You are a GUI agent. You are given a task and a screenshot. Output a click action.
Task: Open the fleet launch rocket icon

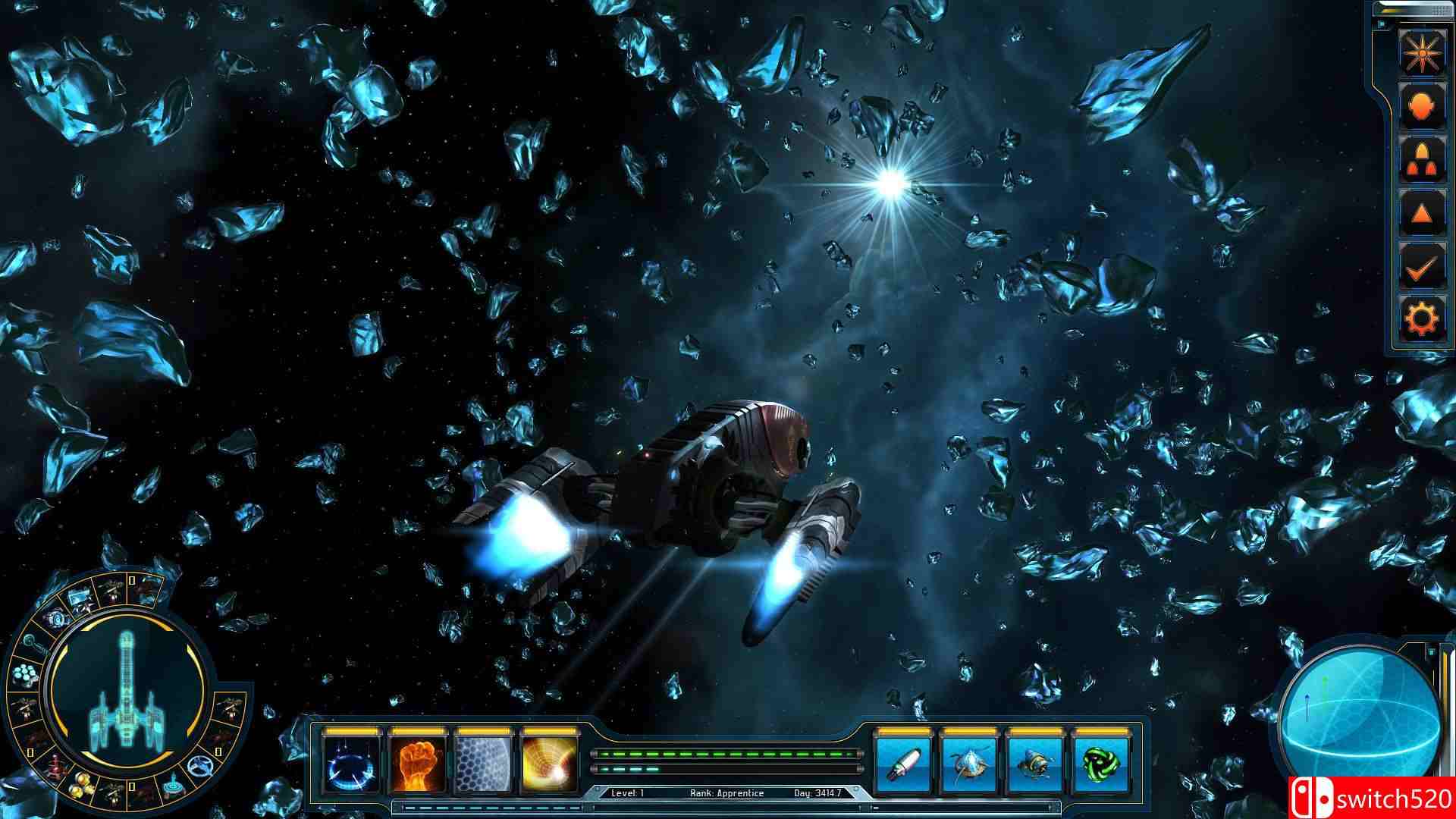pyautogui.click(x=1424, y=157)
